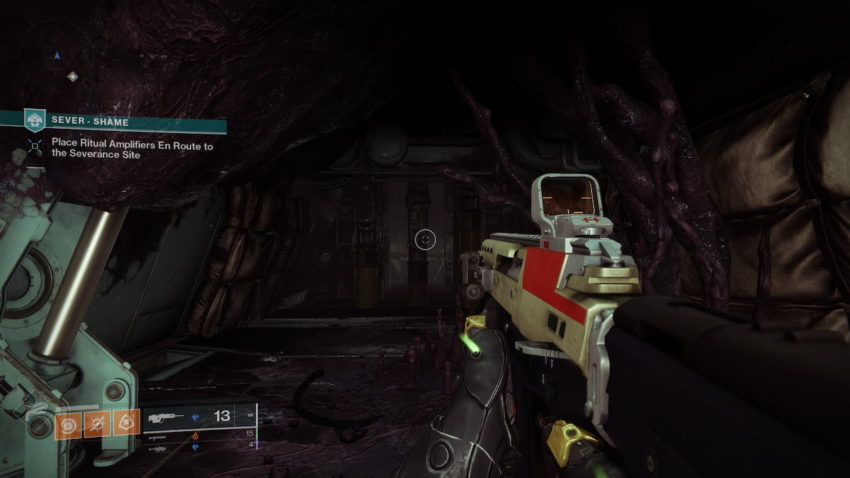Image resolution: width=850 pixels, height=478 pixels.
Task: Click the radar objective diamond marker
Action: tap(72, 76)
